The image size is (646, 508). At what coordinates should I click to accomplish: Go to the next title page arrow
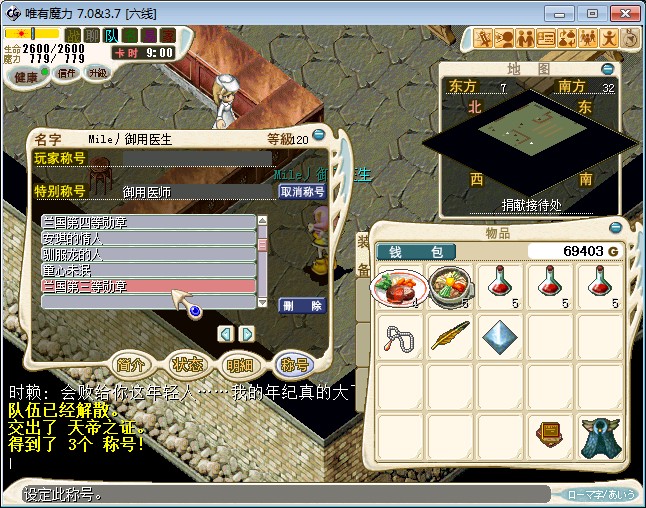point(247,333)
